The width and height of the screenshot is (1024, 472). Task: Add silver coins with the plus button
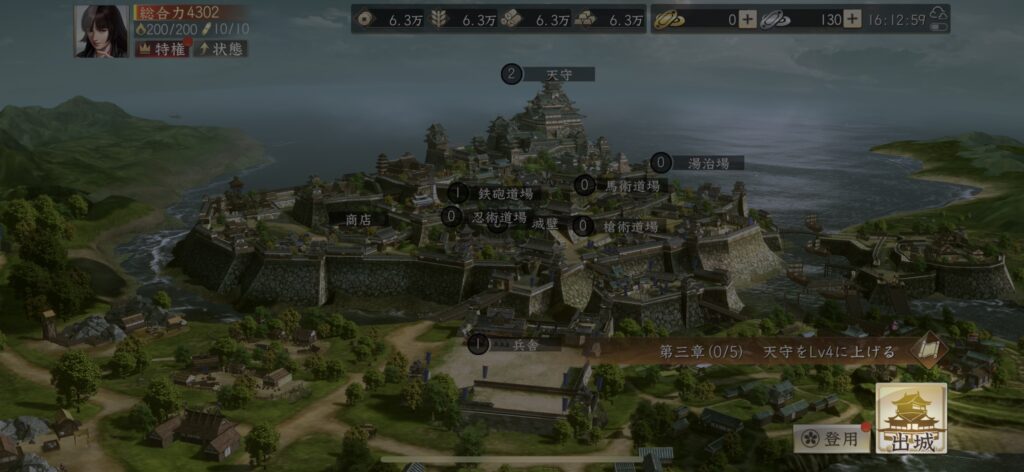pos(851,19)
